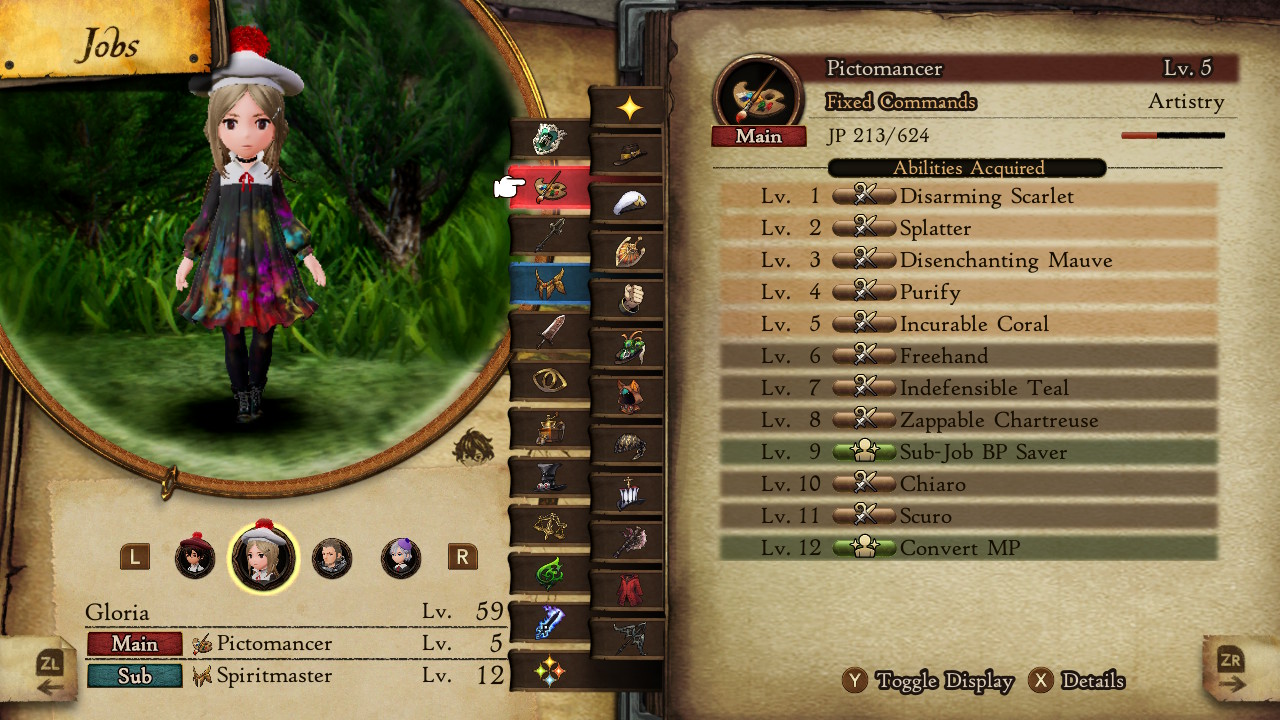The image size is (1280, 720).
Task: Switch to the Sub job tab
Action: point(134,676)
